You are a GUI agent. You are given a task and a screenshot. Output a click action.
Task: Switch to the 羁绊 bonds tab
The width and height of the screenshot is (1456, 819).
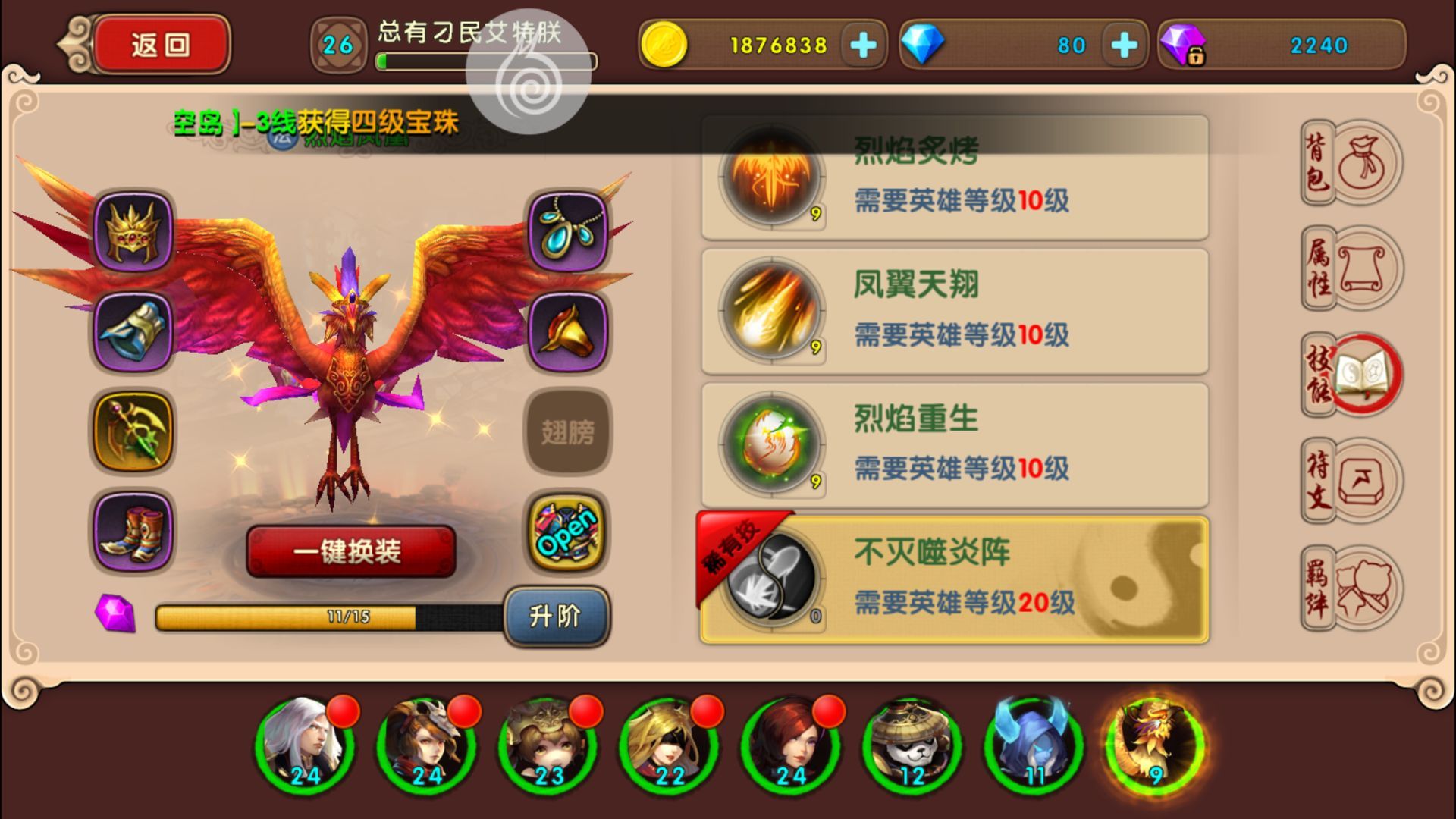(1352, 588)
